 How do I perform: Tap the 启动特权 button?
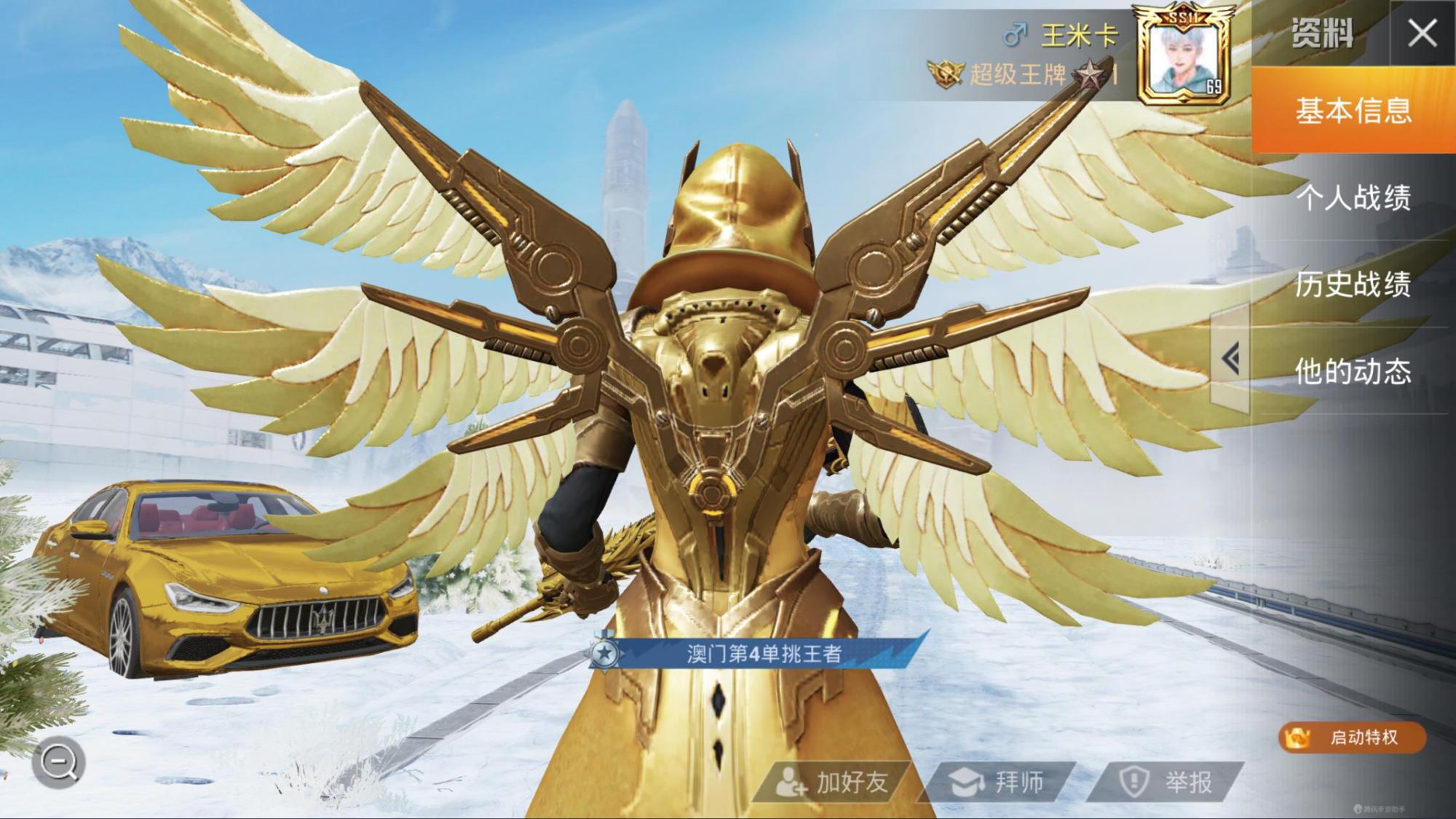pos(1353,737)
